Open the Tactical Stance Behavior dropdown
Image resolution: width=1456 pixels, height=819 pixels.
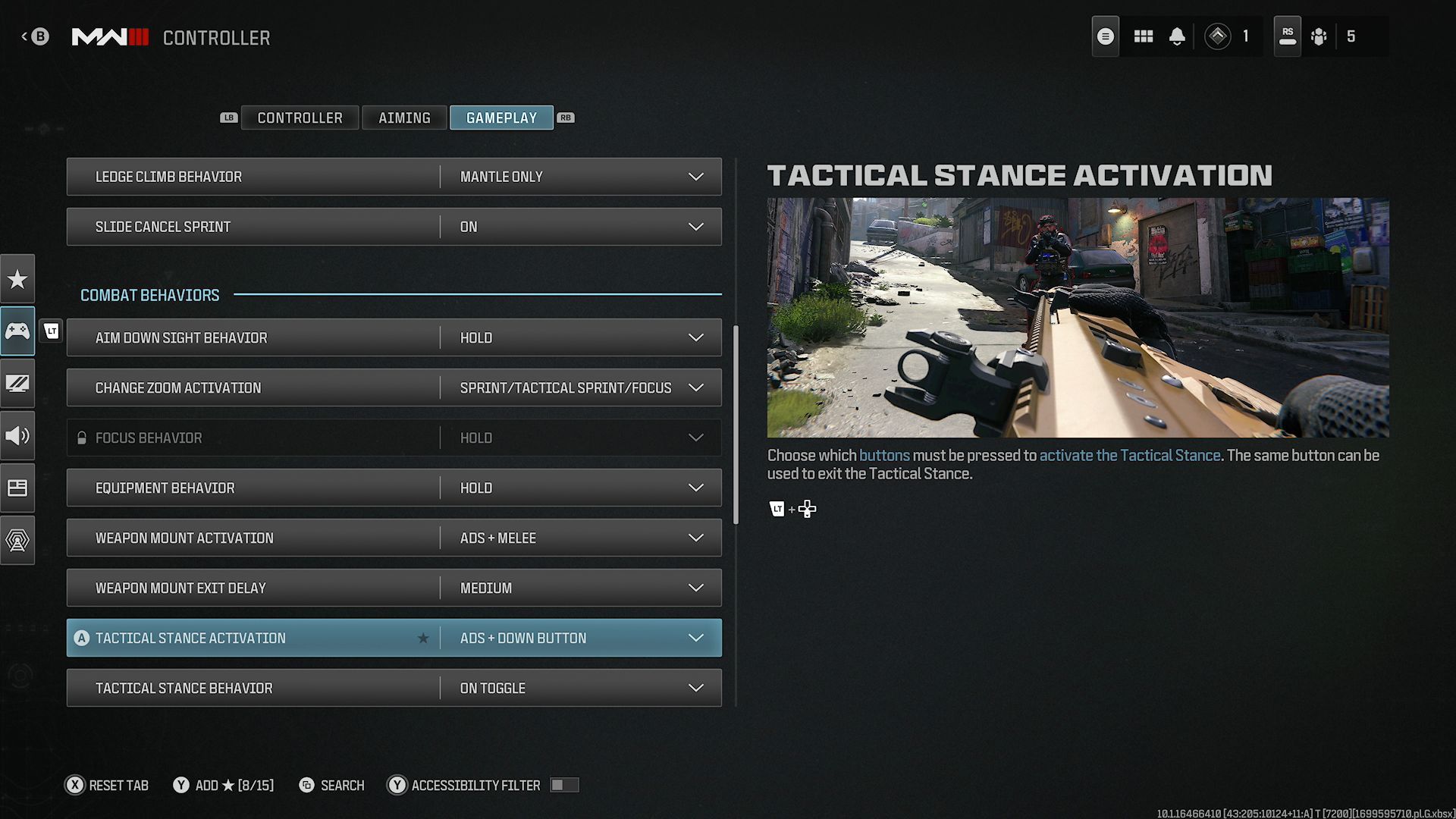tap(695, 688)
